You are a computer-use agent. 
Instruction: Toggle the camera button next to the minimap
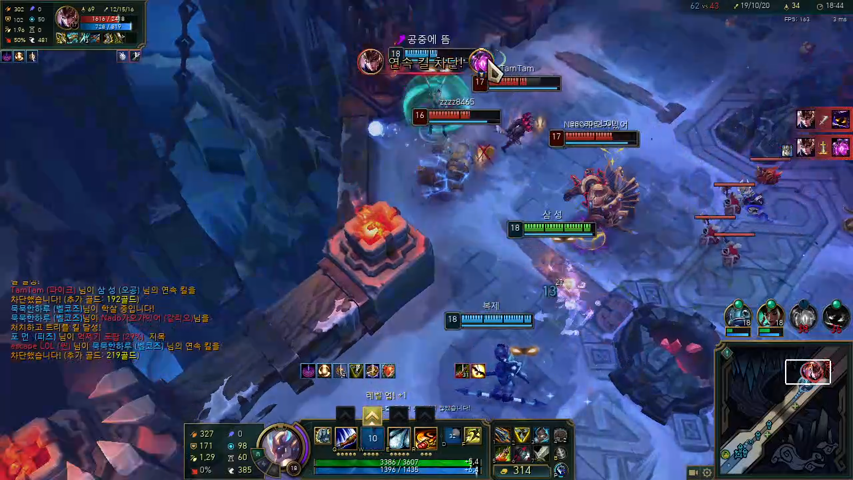point(694,472)
